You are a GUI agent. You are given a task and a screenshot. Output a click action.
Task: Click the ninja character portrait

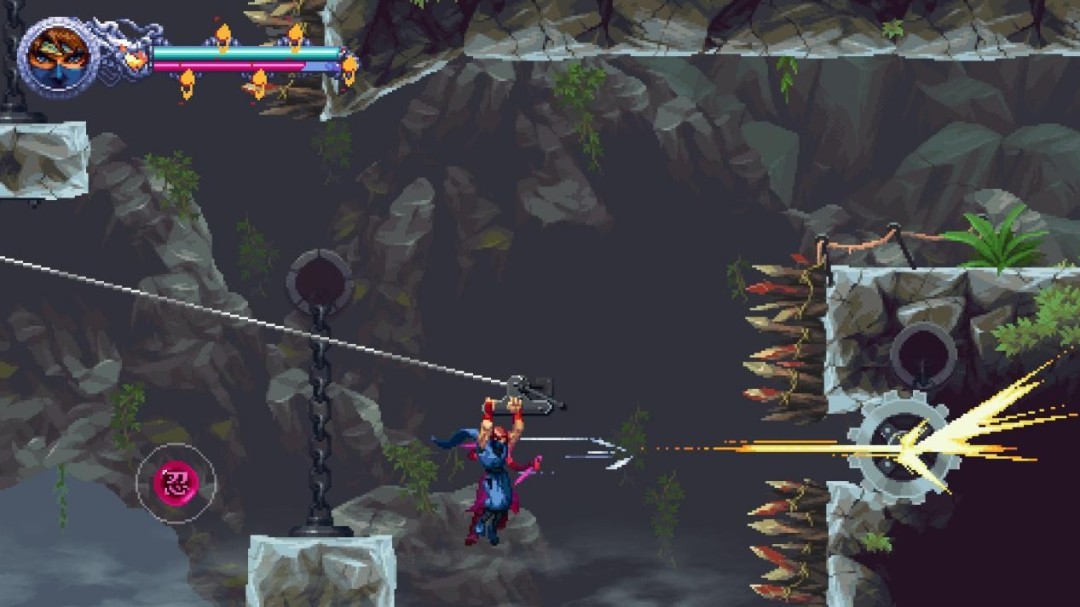(57, 56)
